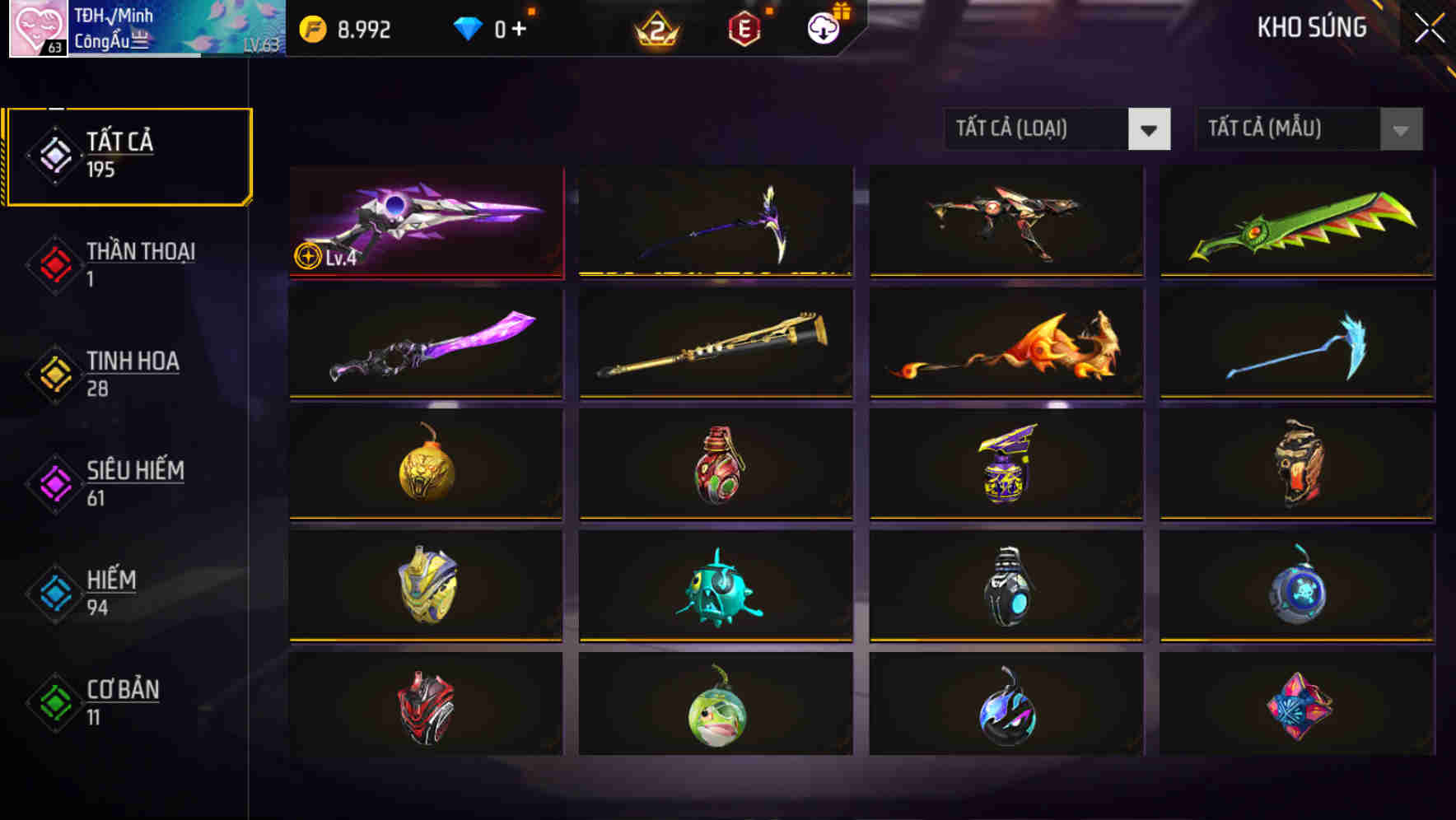Image resolution: width=1456 pixels, height=820 pixels.
Task: Click the diamond currency icon
Action: (468, 29)
